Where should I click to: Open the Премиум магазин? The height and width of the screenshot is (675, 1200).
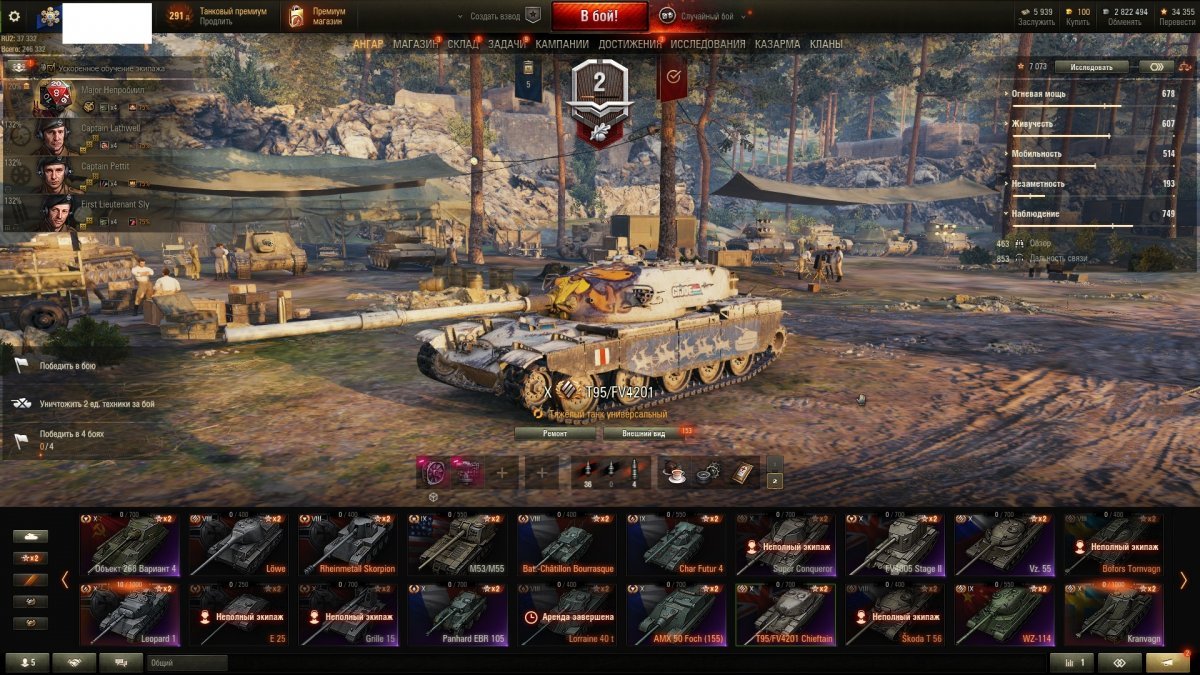coord(318,16)
